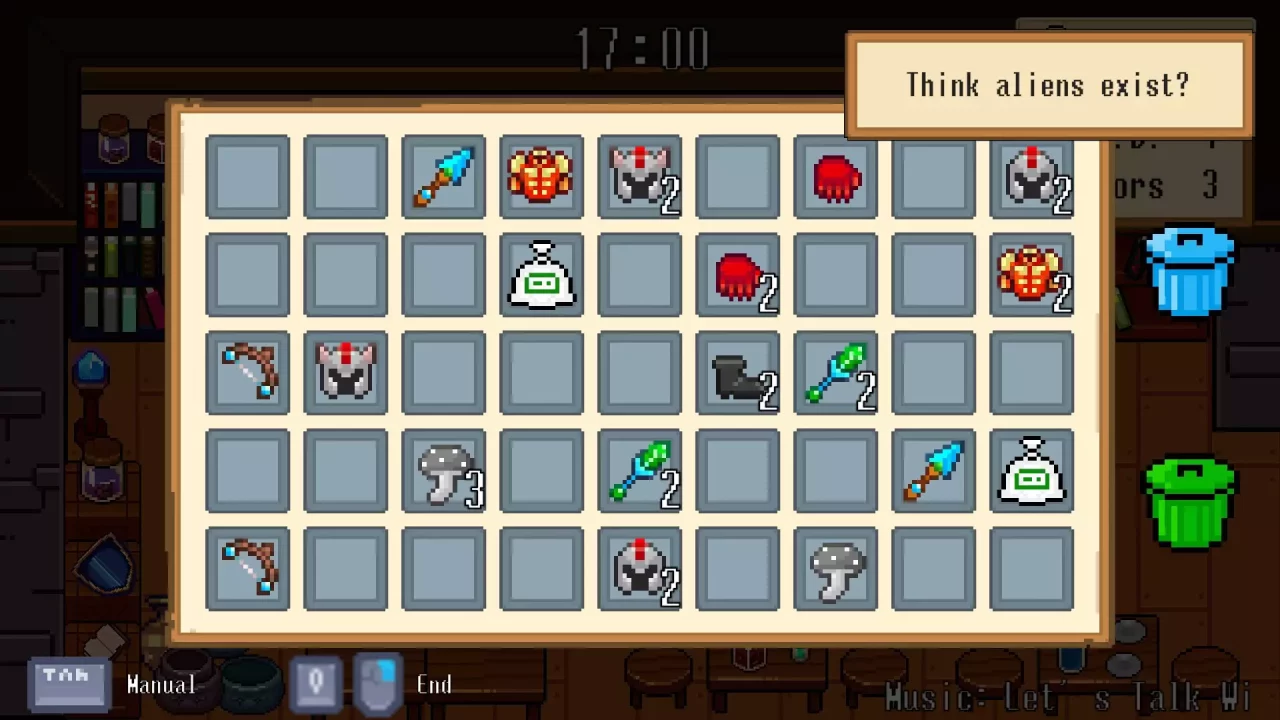Pick the orange armor stack of 2
The width and height of the screenshot is (1280, 720).
coord(1031,275)
